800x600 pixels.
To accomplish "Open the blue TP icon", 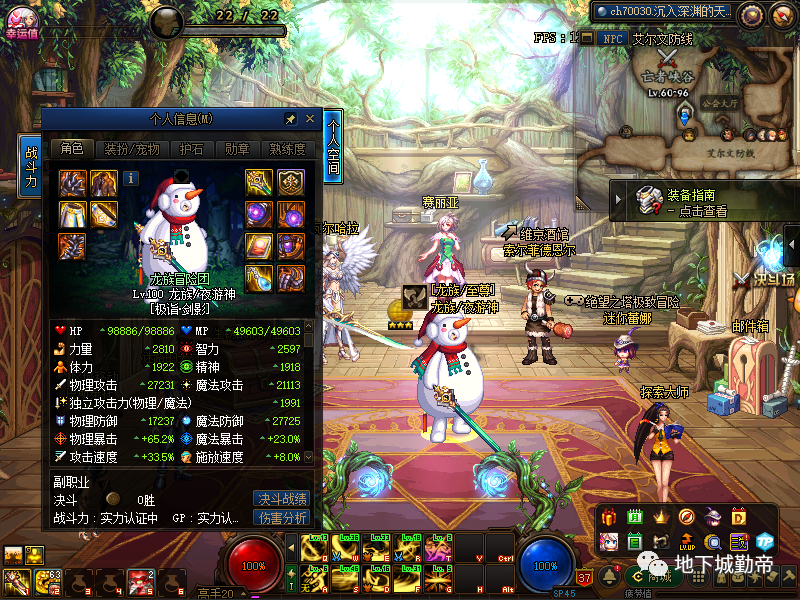I will coord(766,541).
